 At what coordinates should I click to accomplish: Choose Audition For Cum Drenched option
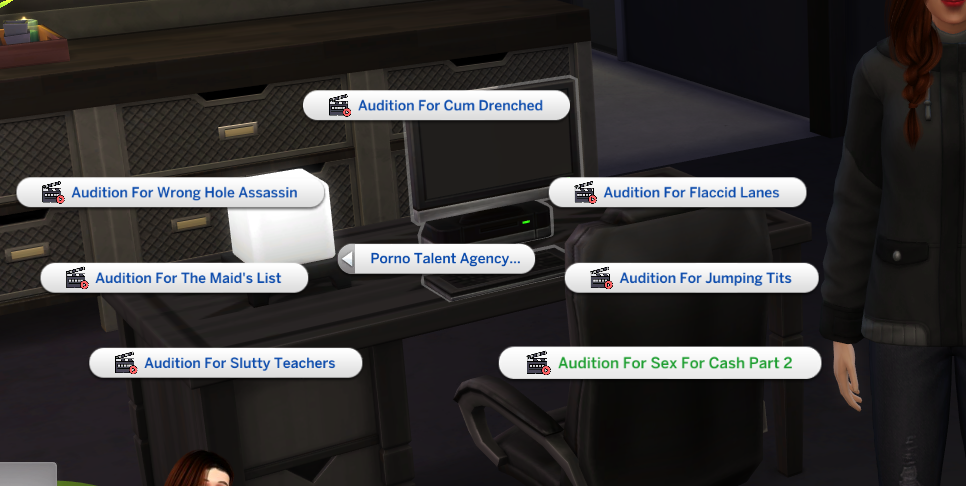tap(436, 106)
